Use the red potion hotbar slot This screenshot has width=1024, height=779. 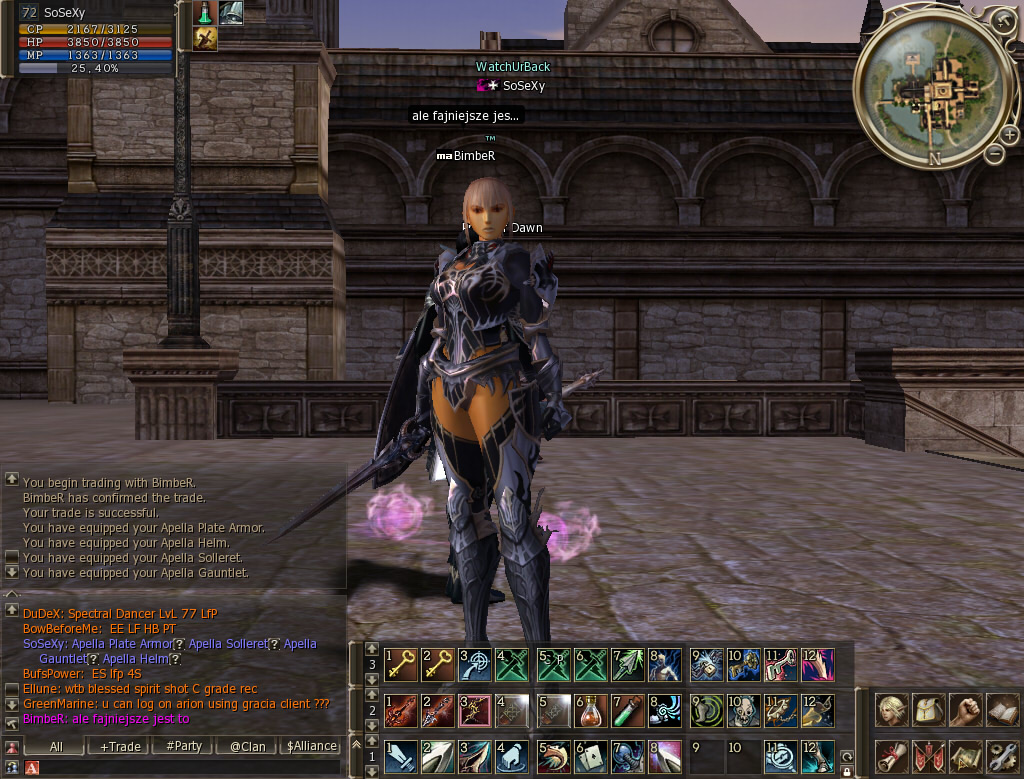pos(592,709)
